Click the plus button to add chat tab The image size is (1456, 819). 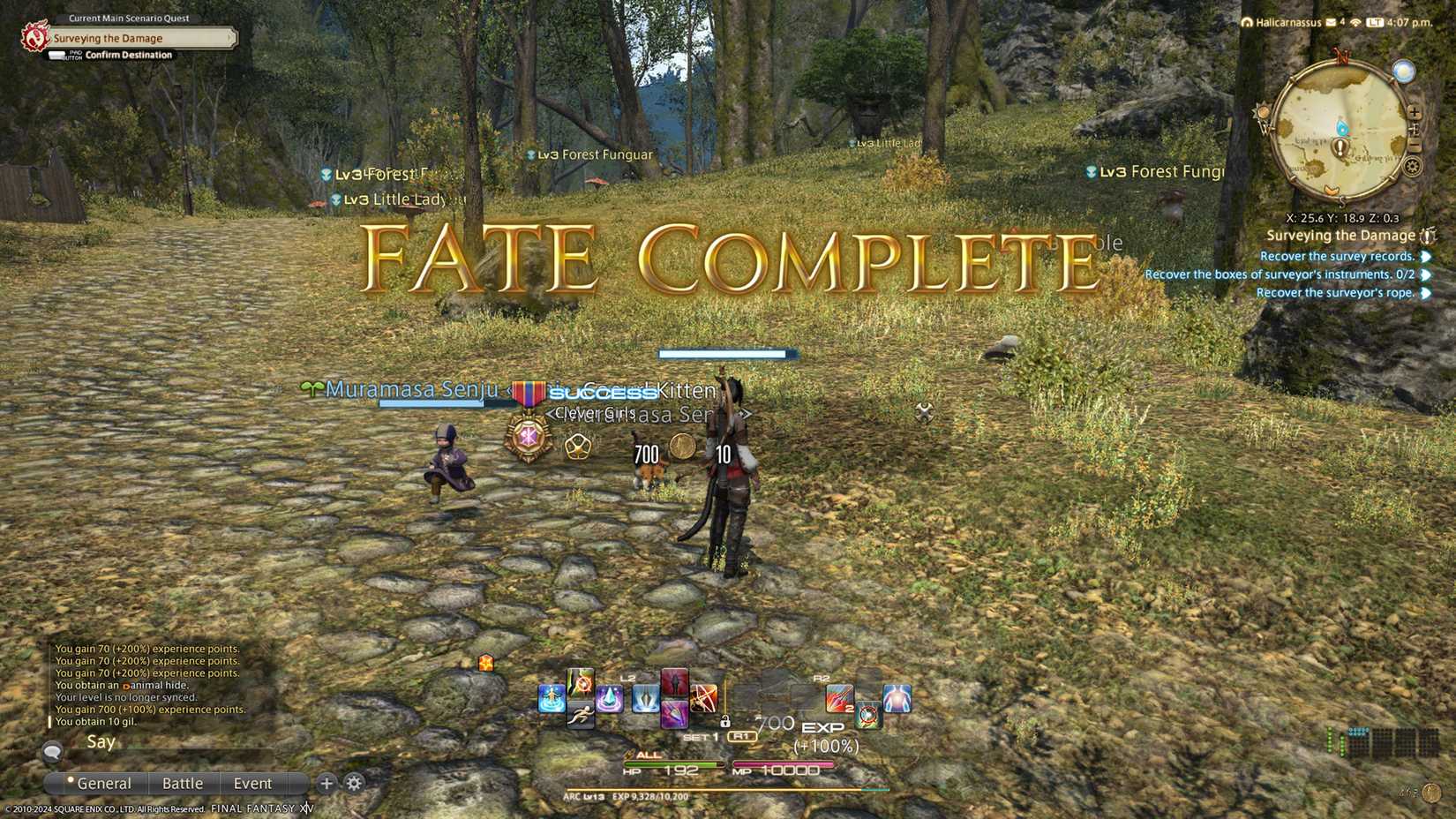[x=326, y=783]
